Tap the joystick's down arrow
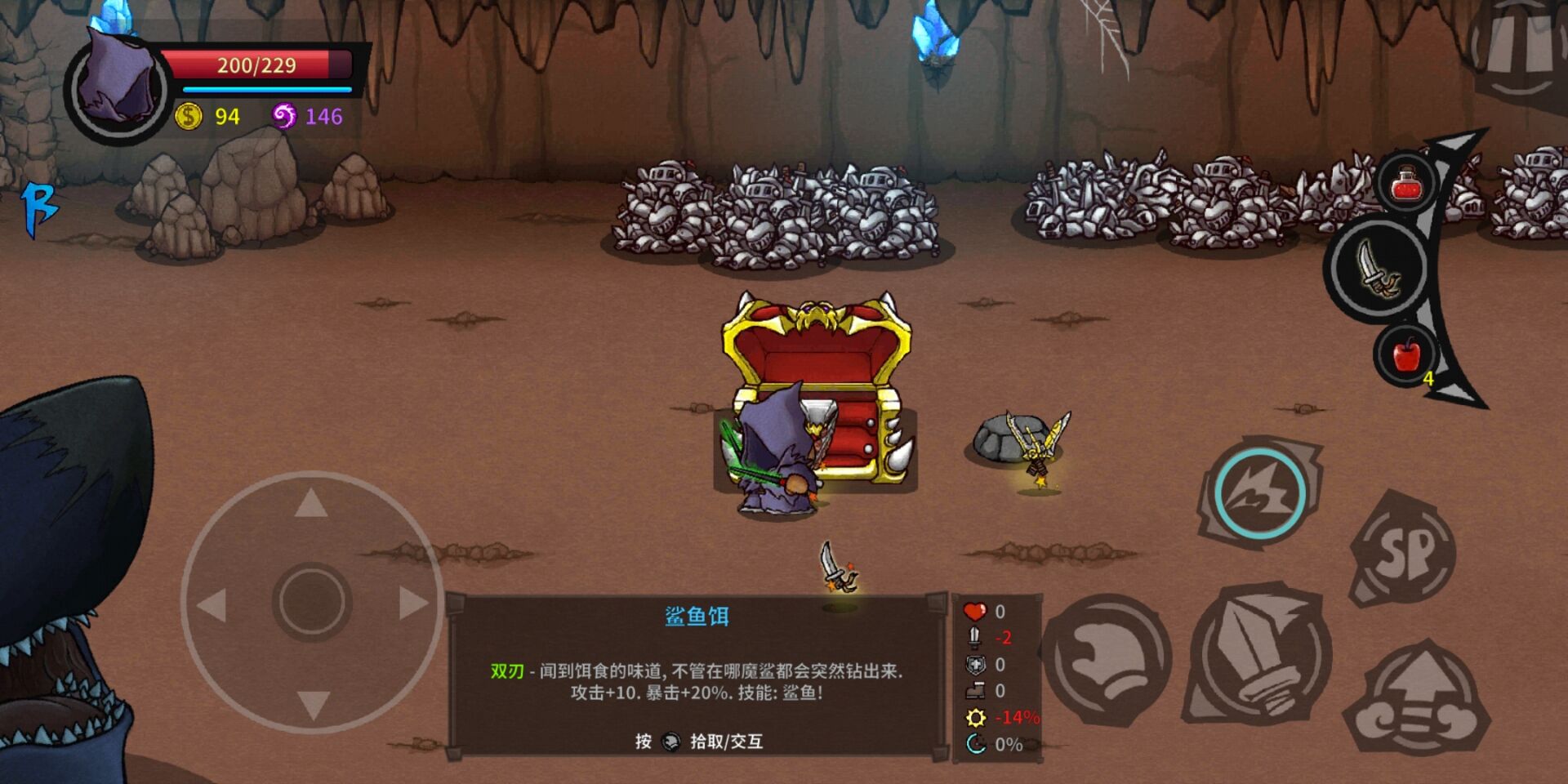 tap(313, 704)
